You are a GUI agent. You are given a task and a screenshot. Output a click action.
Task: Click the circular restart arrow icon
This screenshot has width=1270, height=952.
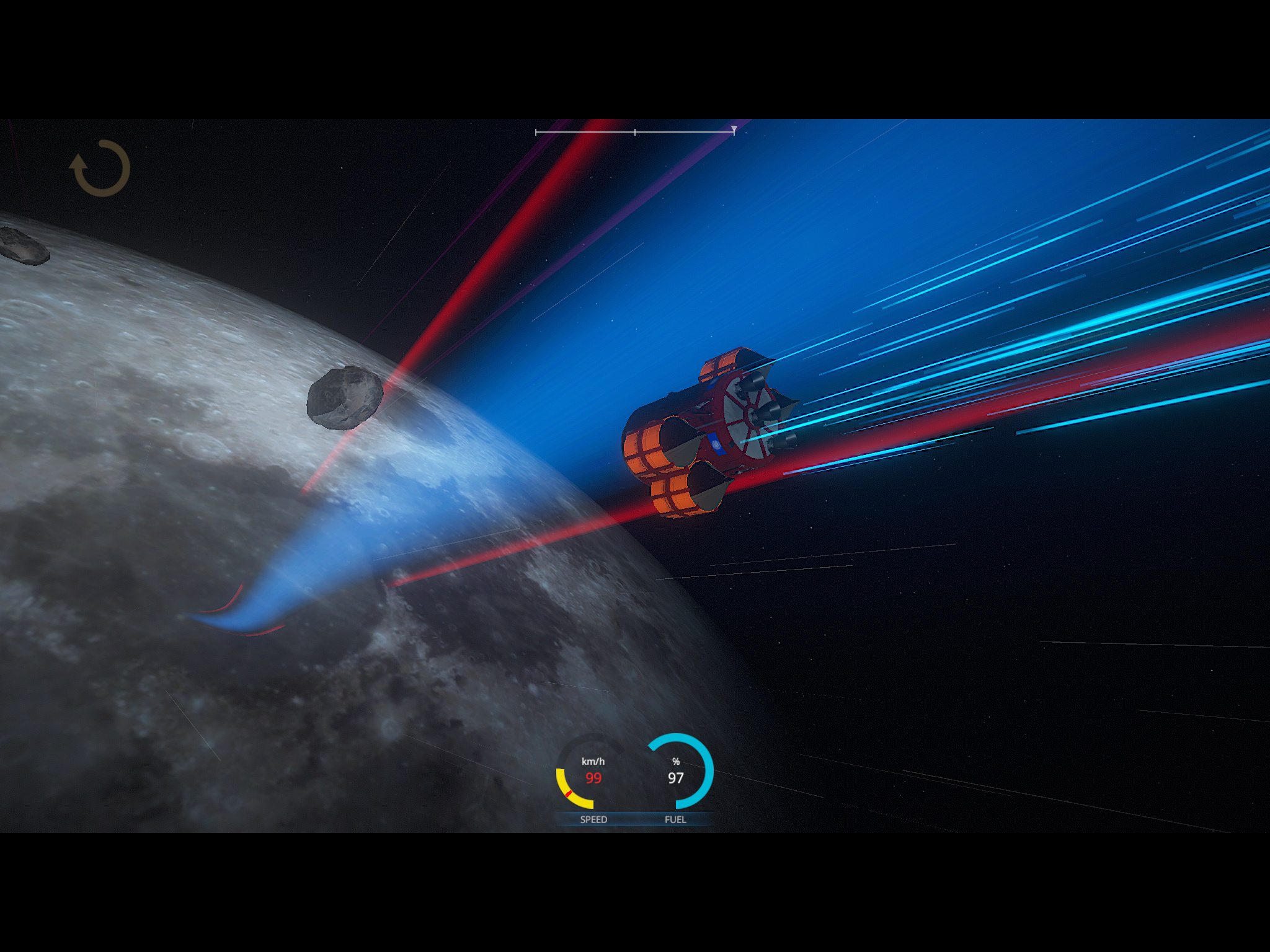tap(100, 168)
